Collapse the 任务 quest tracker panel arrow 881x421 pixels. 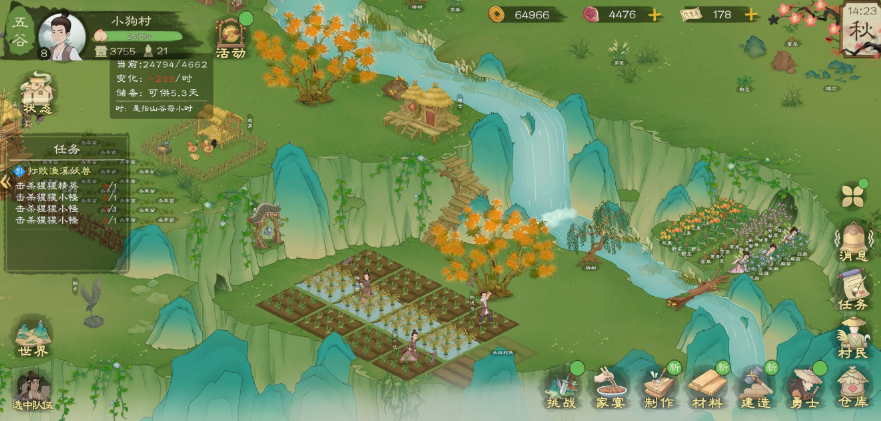(x=4, y=182)
